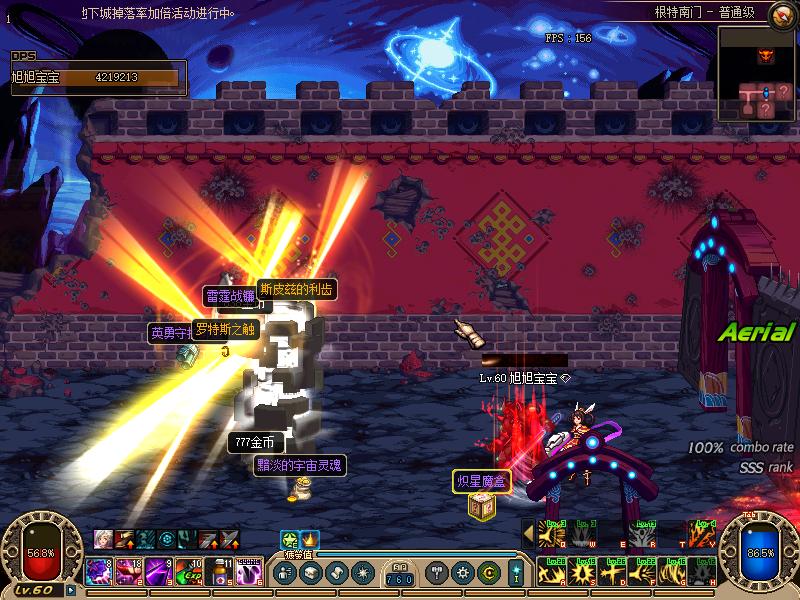This screenshot has width=800, height=600.
Task: Cast the cross slash skill on key D
Action: pyautogui.click(x=609, y=572)
